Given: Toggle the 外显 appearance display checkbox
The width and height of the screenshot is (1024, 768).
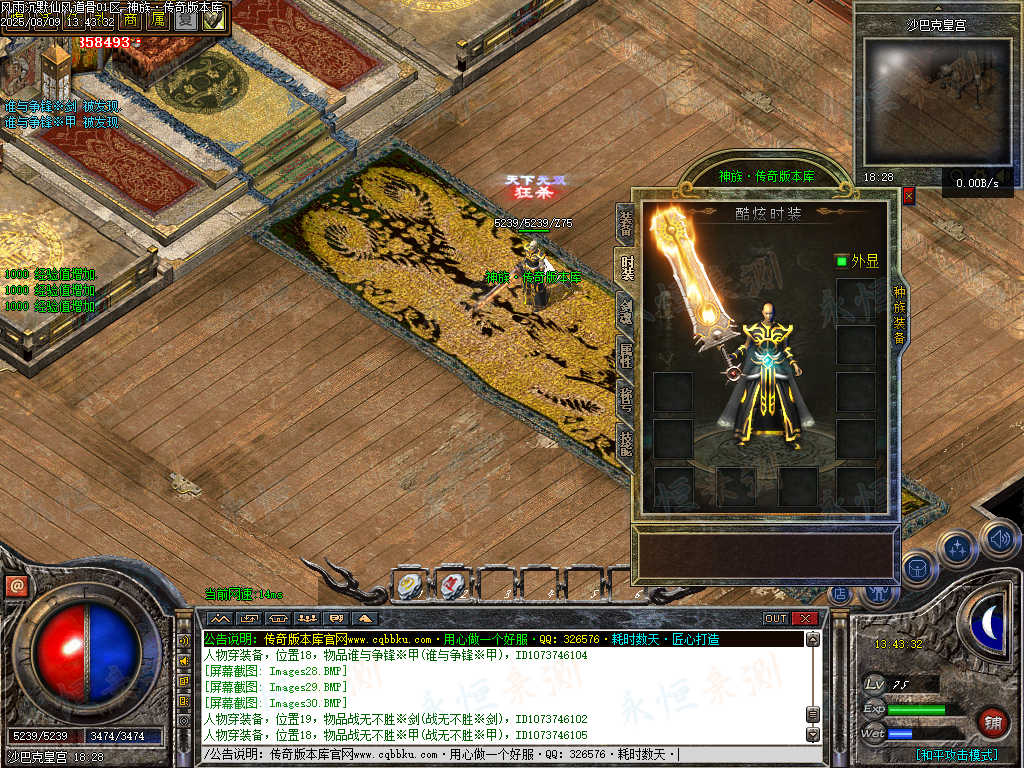Looking at the screenshot, I should pos(841,261).
